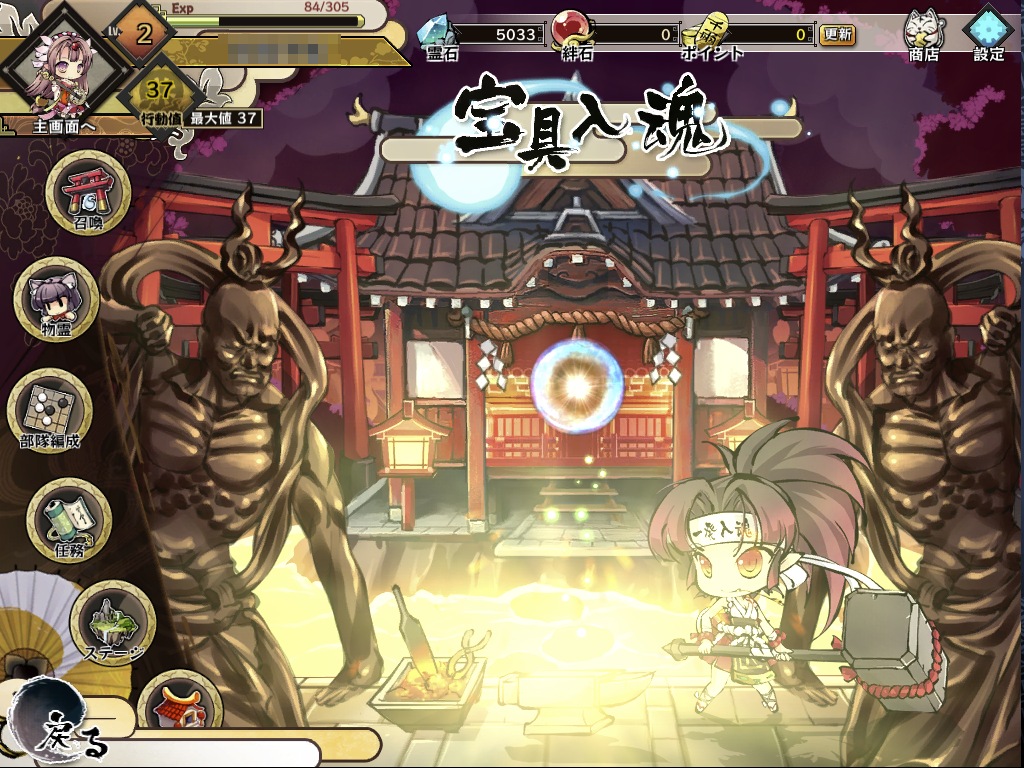Tap the 更新 refresh button
The width and height of the screenshot is (1024, 768).
(838, 34)
